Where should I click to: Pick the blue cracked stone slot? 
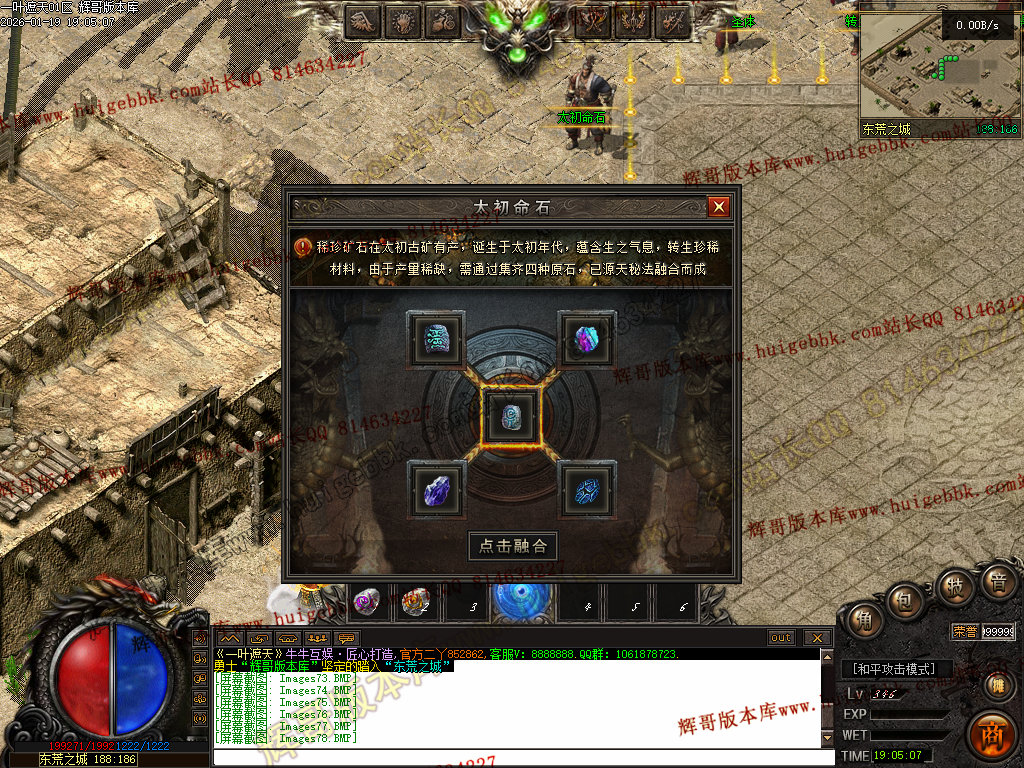(x=586, y=490)
